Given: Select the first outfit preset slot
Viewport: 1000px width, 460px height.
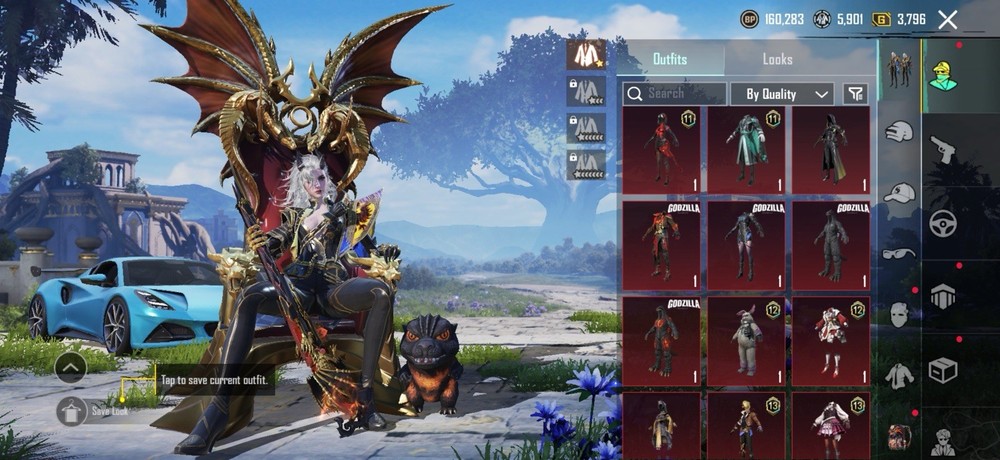Looking at the screenshot, I should [x=586, y=55].
